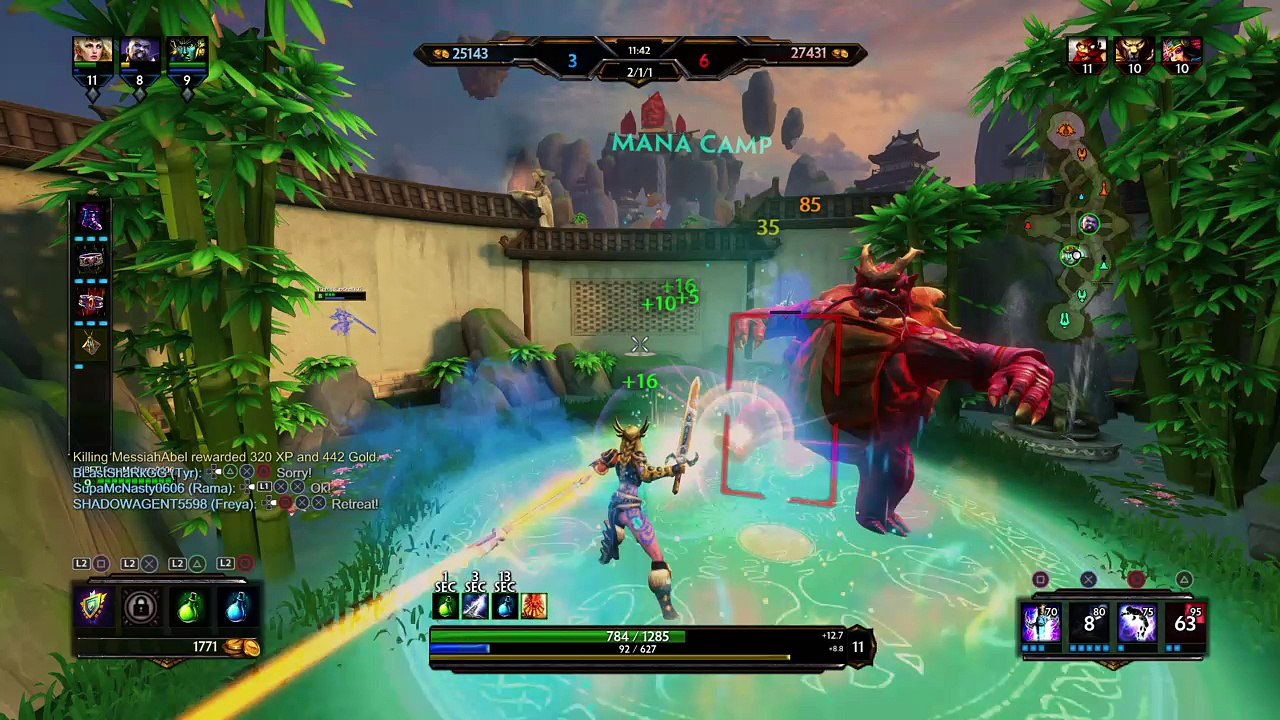The image size is (1280, 720).
Task: Inspect the silver bracelet item in the build list
Action: 91,261
